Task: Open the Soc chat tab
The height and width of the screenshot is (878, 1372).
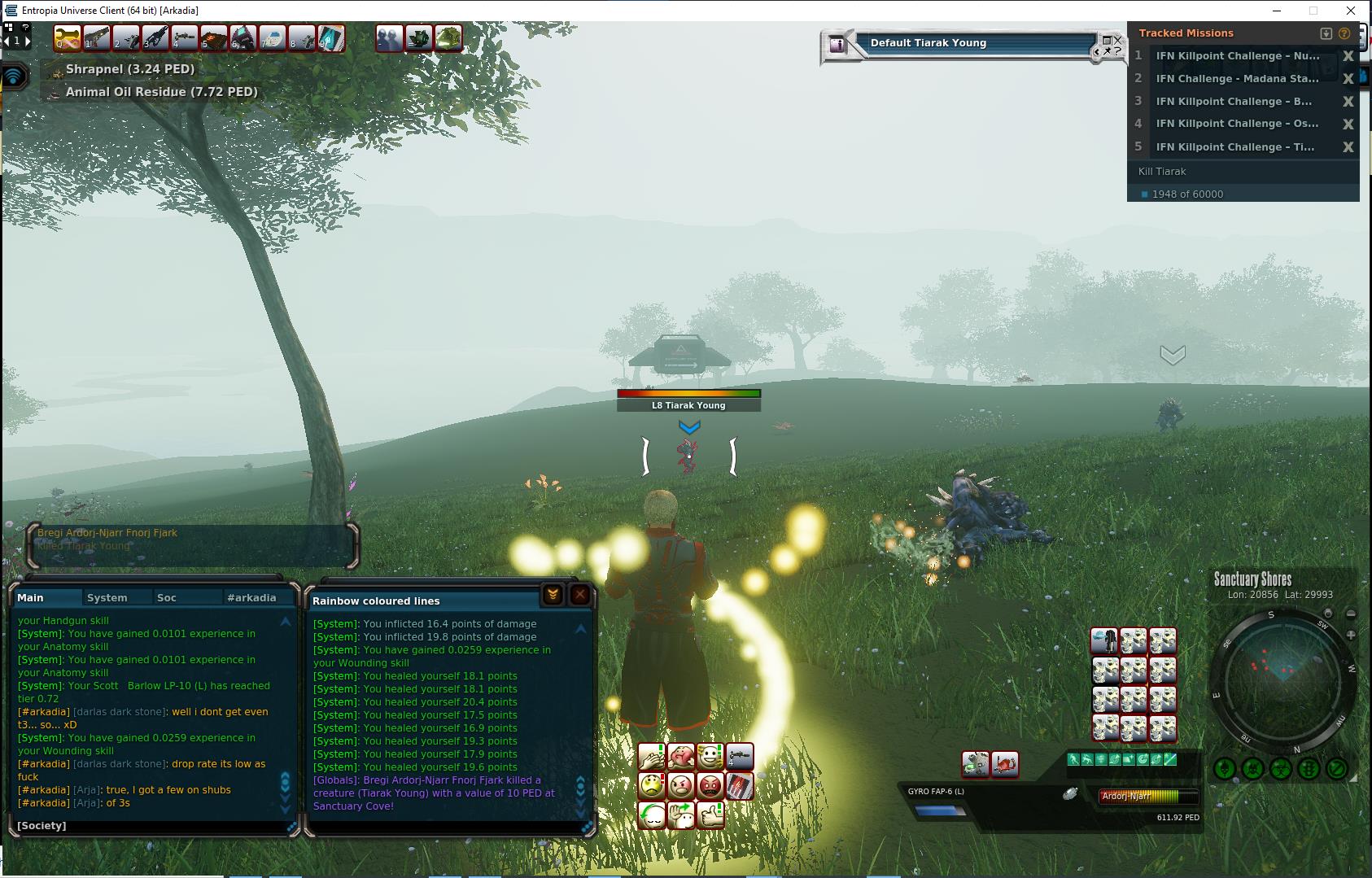Action: click(x=167, y=597)
